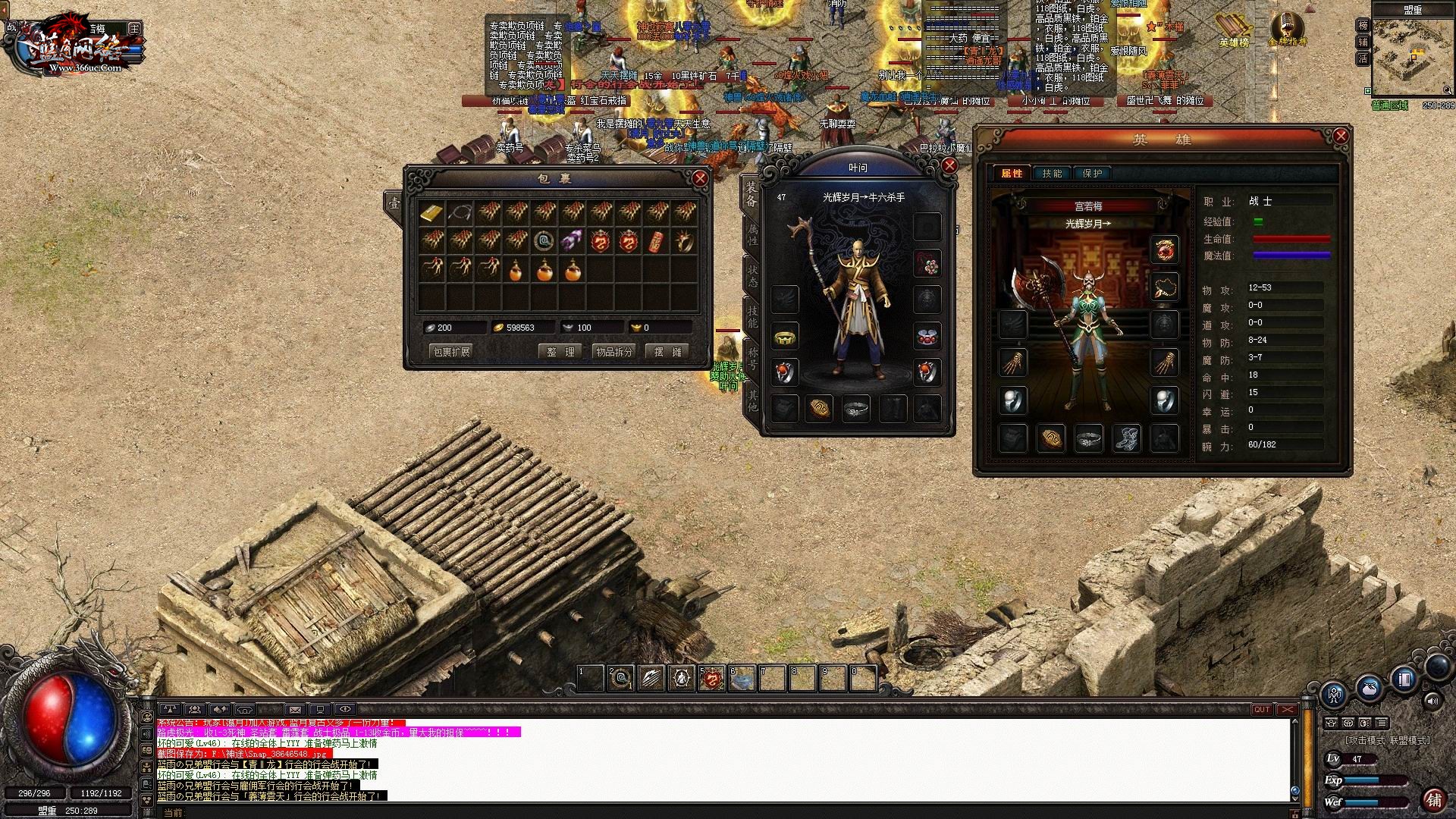Screen dimensions: 1456x819
Task: Expand the bag with 包裹扩展
Action: pyautogui.click(x=451, y=352)
